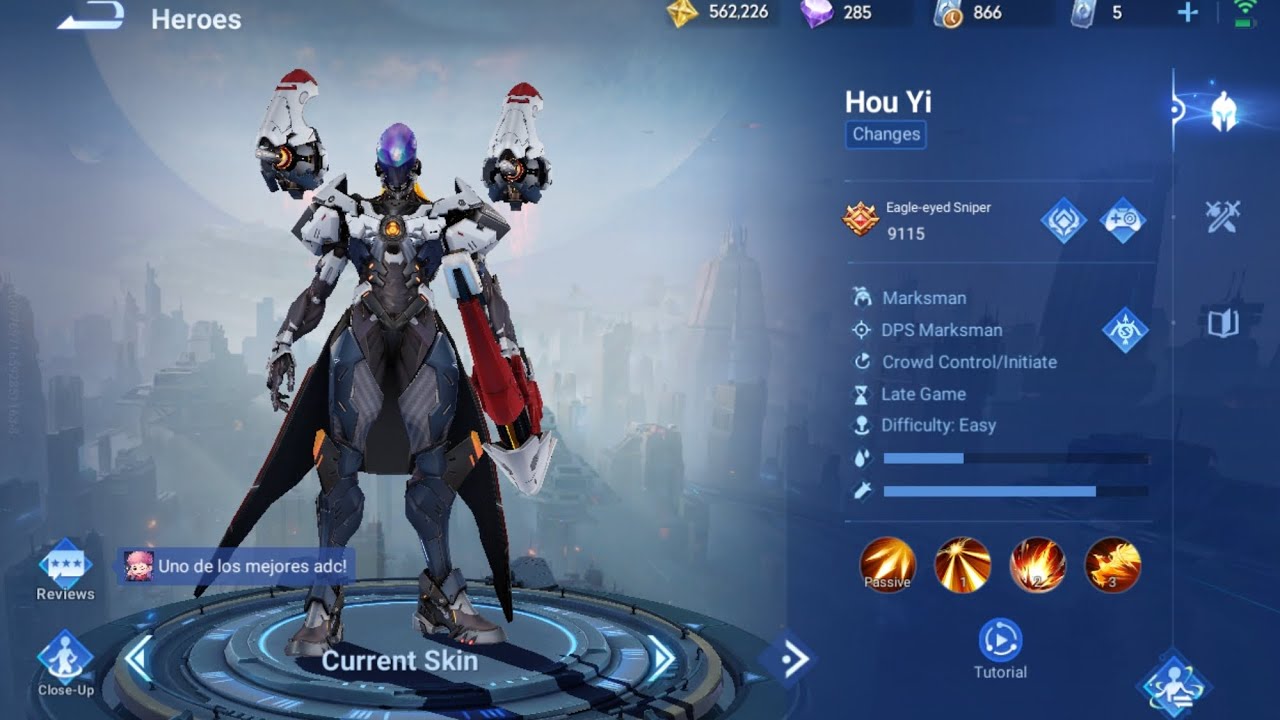Image resolution: width=1280 pixels, height=720 pixels.
Task: Open the Changes button under Hou Yi
Action: pos(886,134)
